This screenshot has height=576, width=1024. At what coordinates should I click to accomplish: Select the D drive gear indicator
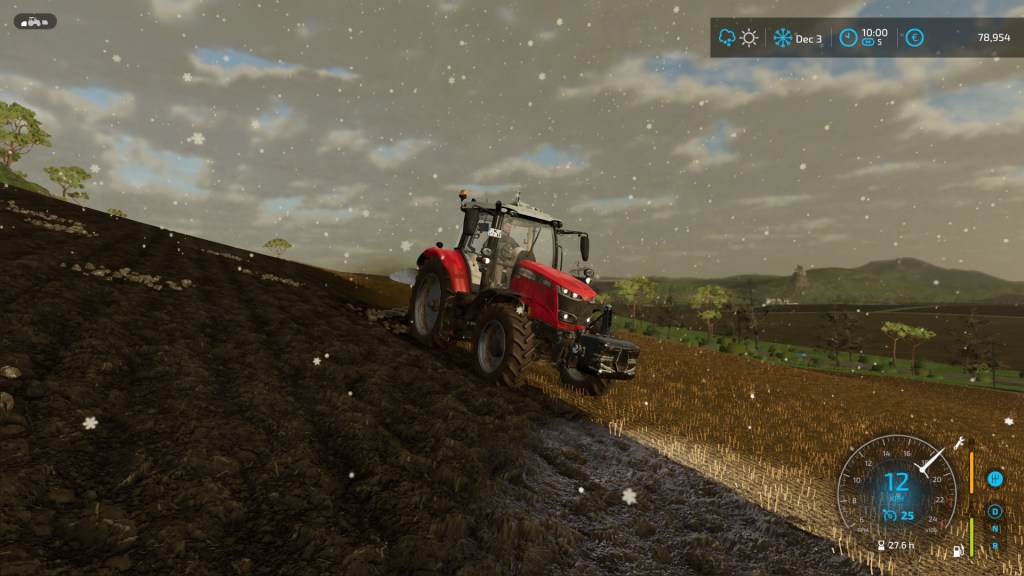pos(995,511)
